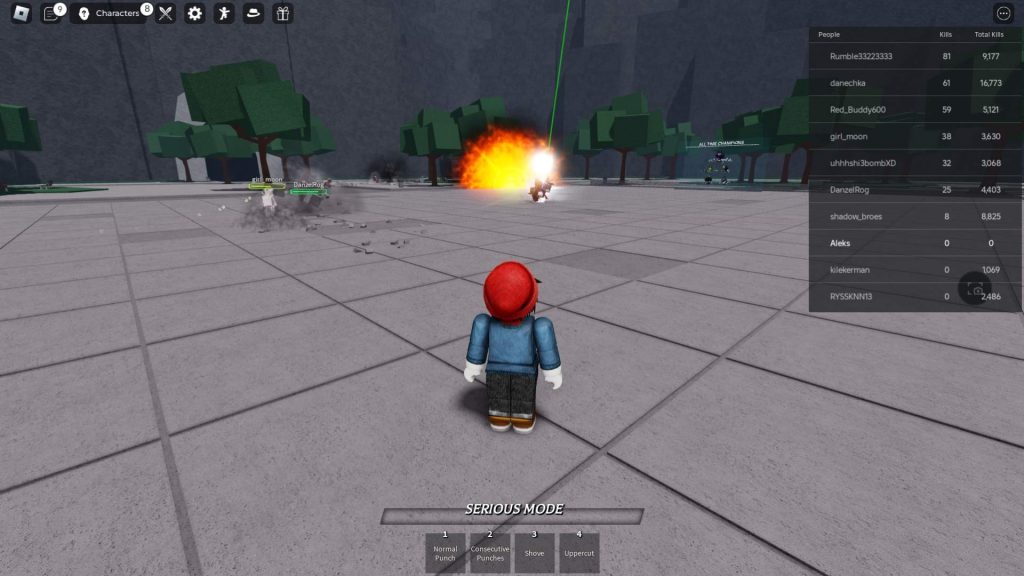
Task: Trigger the Uppercut ability
Action: [578, 552]
